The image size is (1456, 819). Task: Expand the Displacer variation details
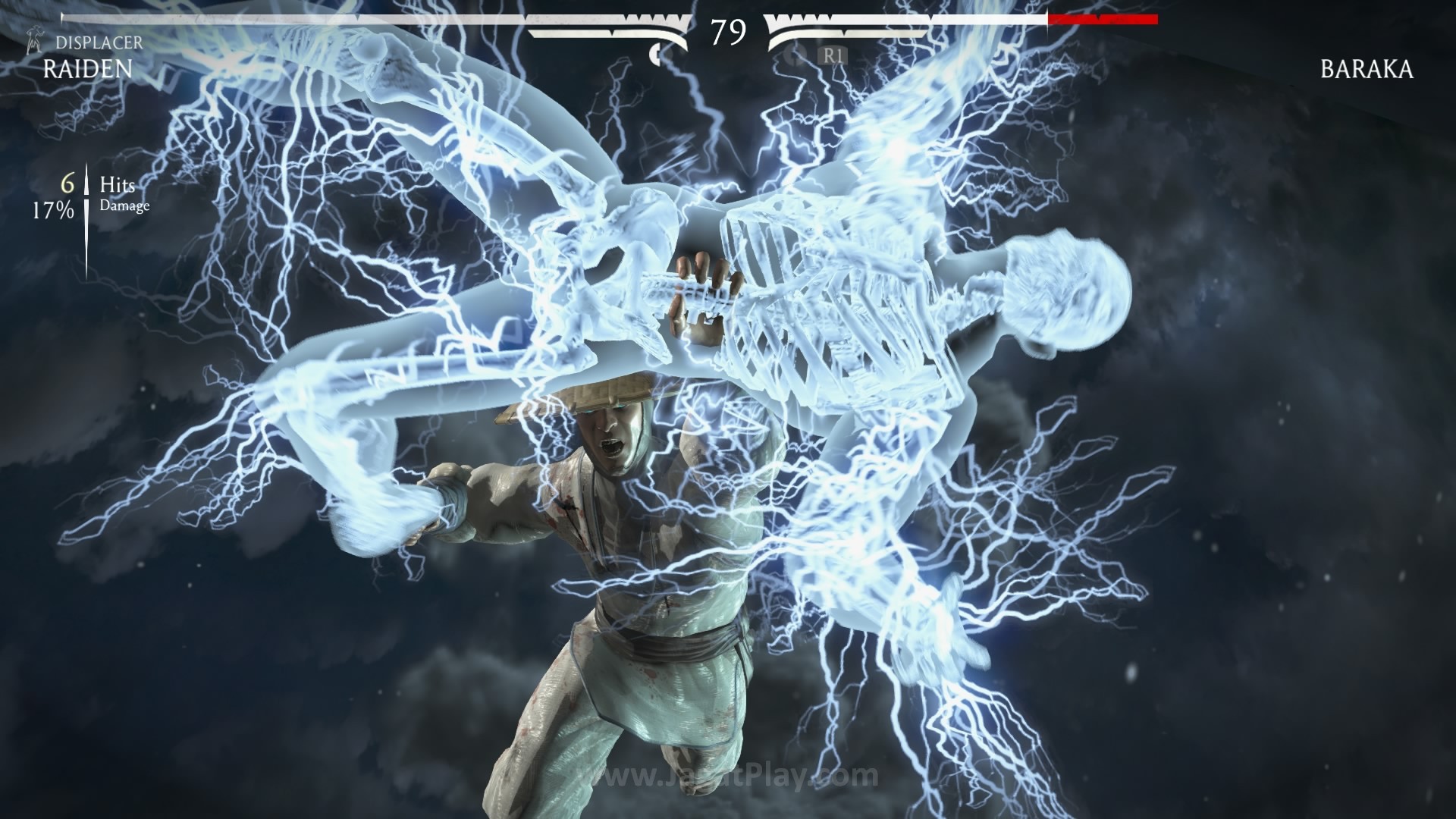99,43
